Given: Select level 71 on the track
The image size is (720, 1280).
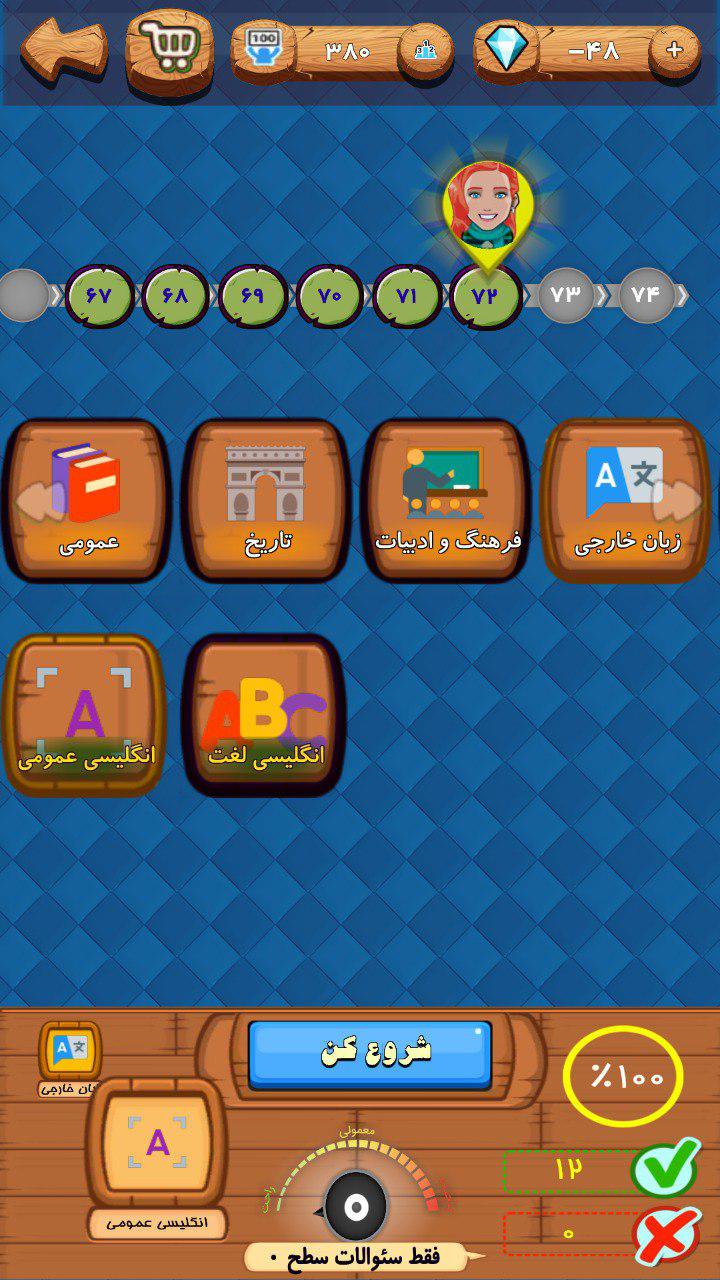Looking at the screenshot, I should pyautogui.click(x=407, y=296).
